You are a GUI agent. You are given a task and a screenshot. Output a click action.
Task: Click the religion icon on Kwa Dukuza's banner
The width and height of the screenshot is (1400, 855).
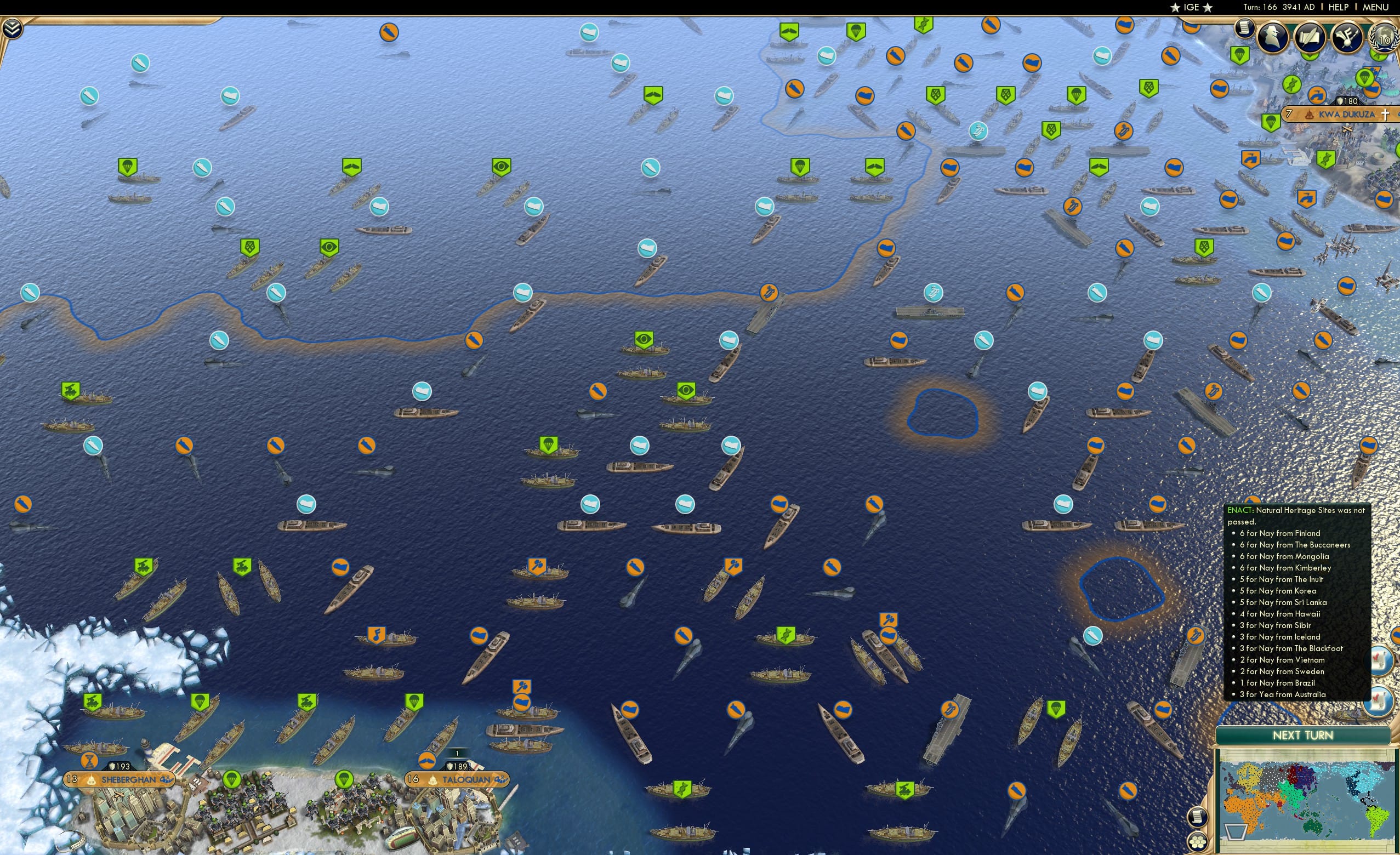[1387, 116]
